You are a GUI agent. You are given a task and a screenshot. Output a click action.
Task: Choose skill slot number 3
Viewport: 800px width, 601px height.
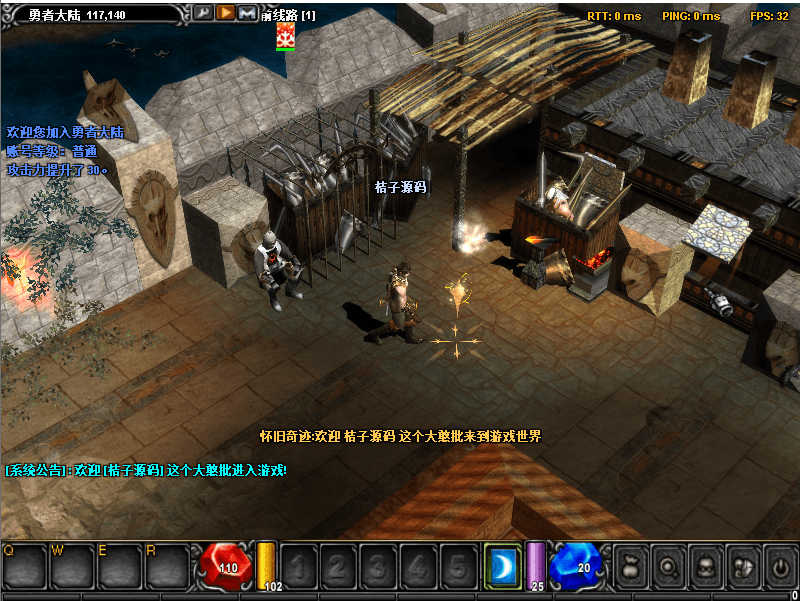(378, 567)
